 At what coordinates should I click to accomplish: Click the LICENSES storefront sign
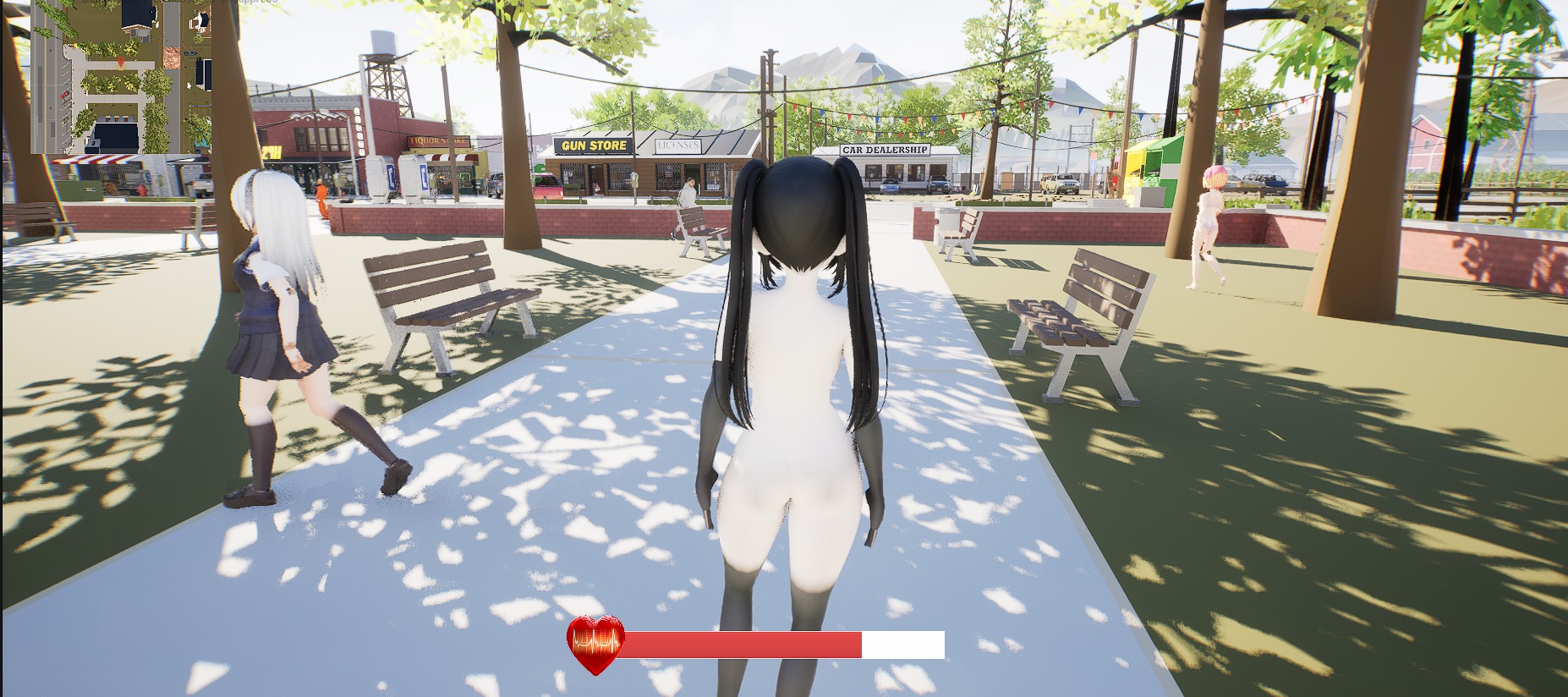point(678,146)
